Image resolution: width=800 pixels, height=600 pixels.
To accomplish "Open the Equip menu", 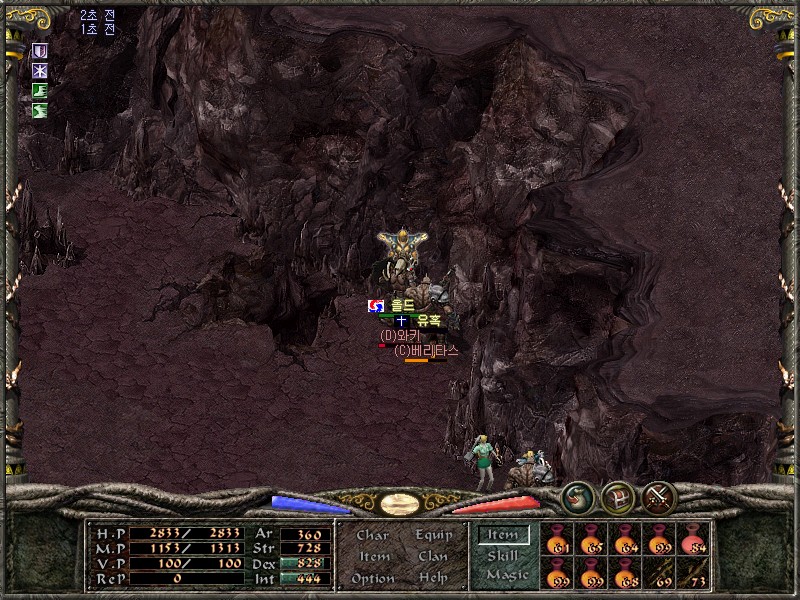I will click(x=432, y=536).
